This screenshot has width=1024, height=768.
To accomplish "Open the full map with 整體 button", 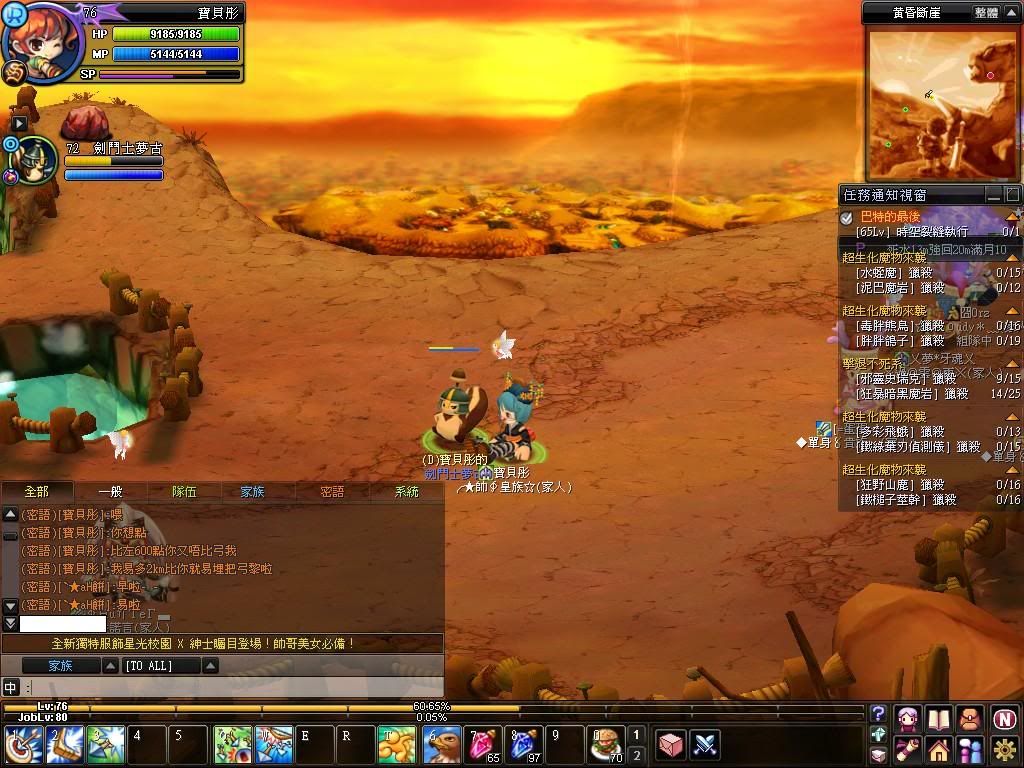I will pos(985,13).
